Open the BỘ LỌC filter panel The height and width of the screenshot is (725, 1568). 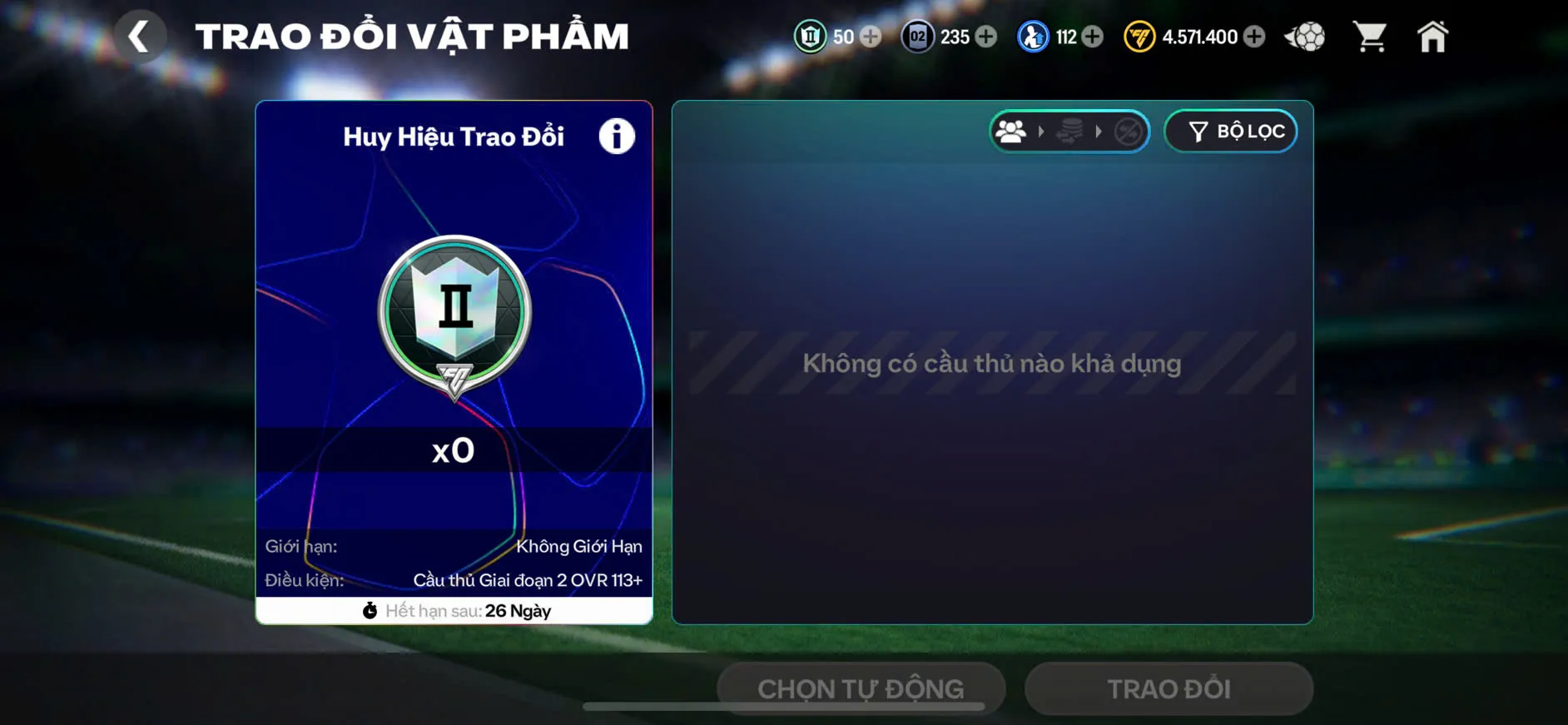1231,130
